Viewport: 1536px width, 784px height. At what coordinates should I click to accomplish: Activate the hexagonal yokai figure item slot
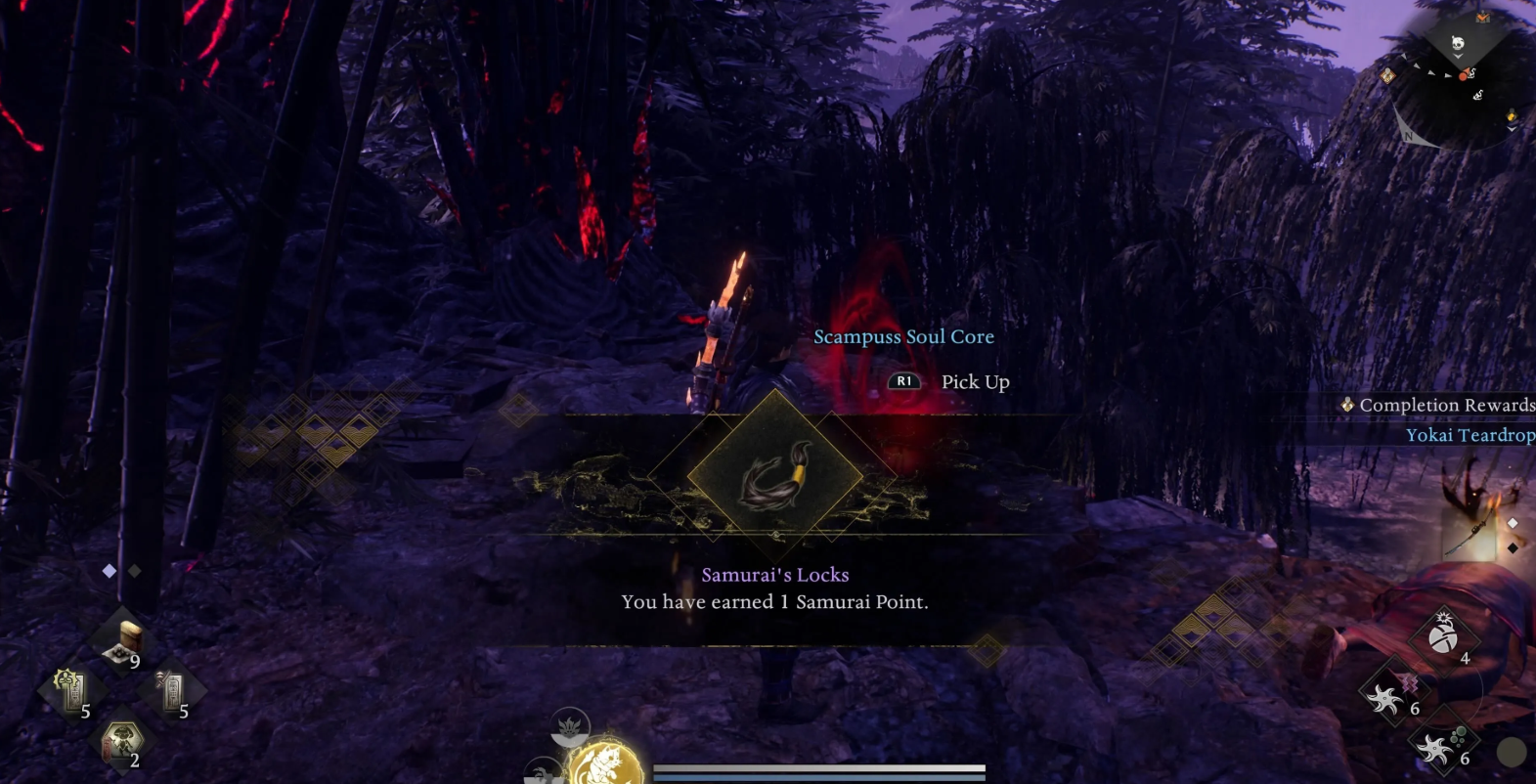coord(122,740)
